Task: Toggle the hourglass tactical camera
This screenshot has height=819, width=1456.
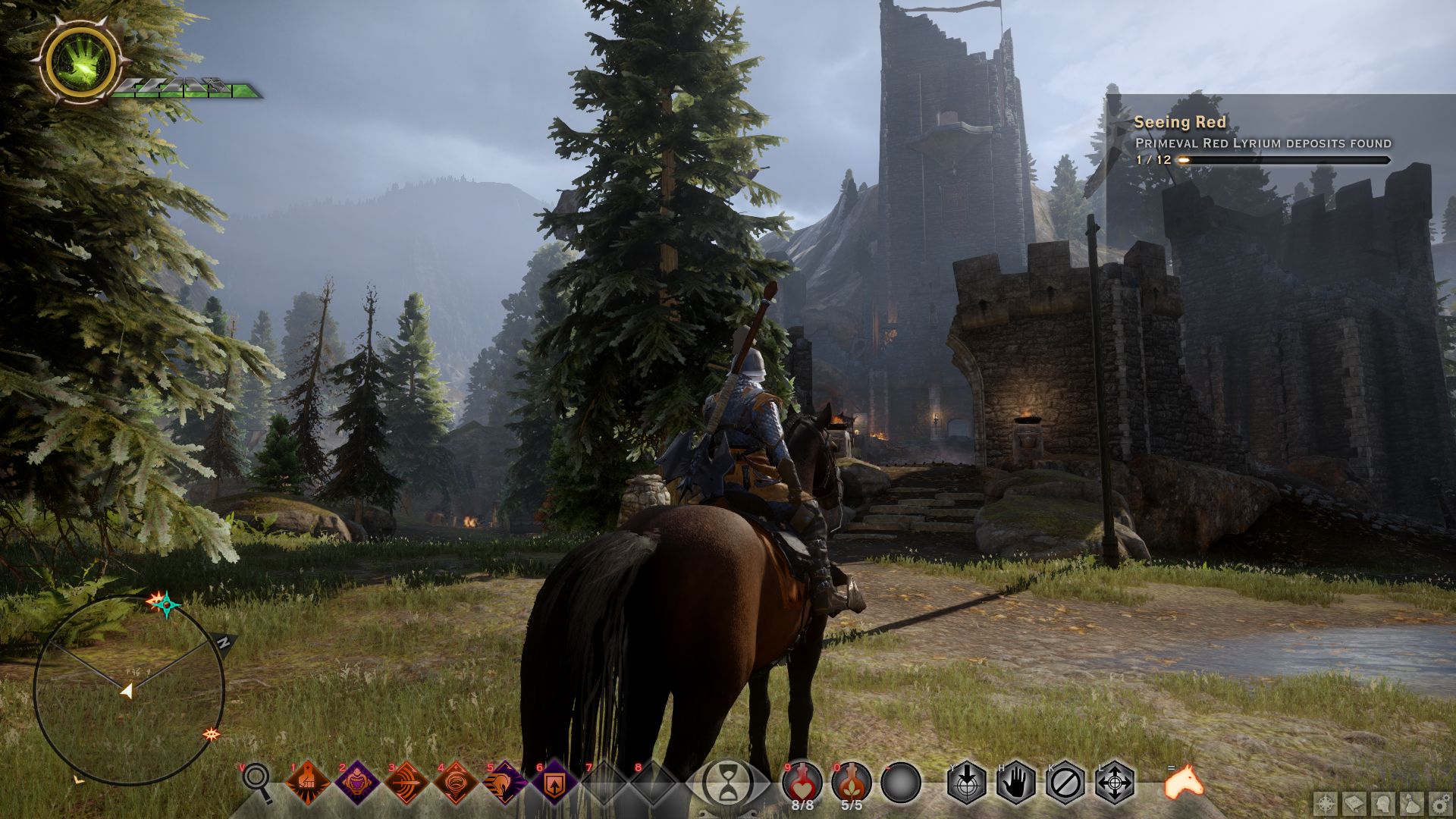Action: click(x=728, y=783)
